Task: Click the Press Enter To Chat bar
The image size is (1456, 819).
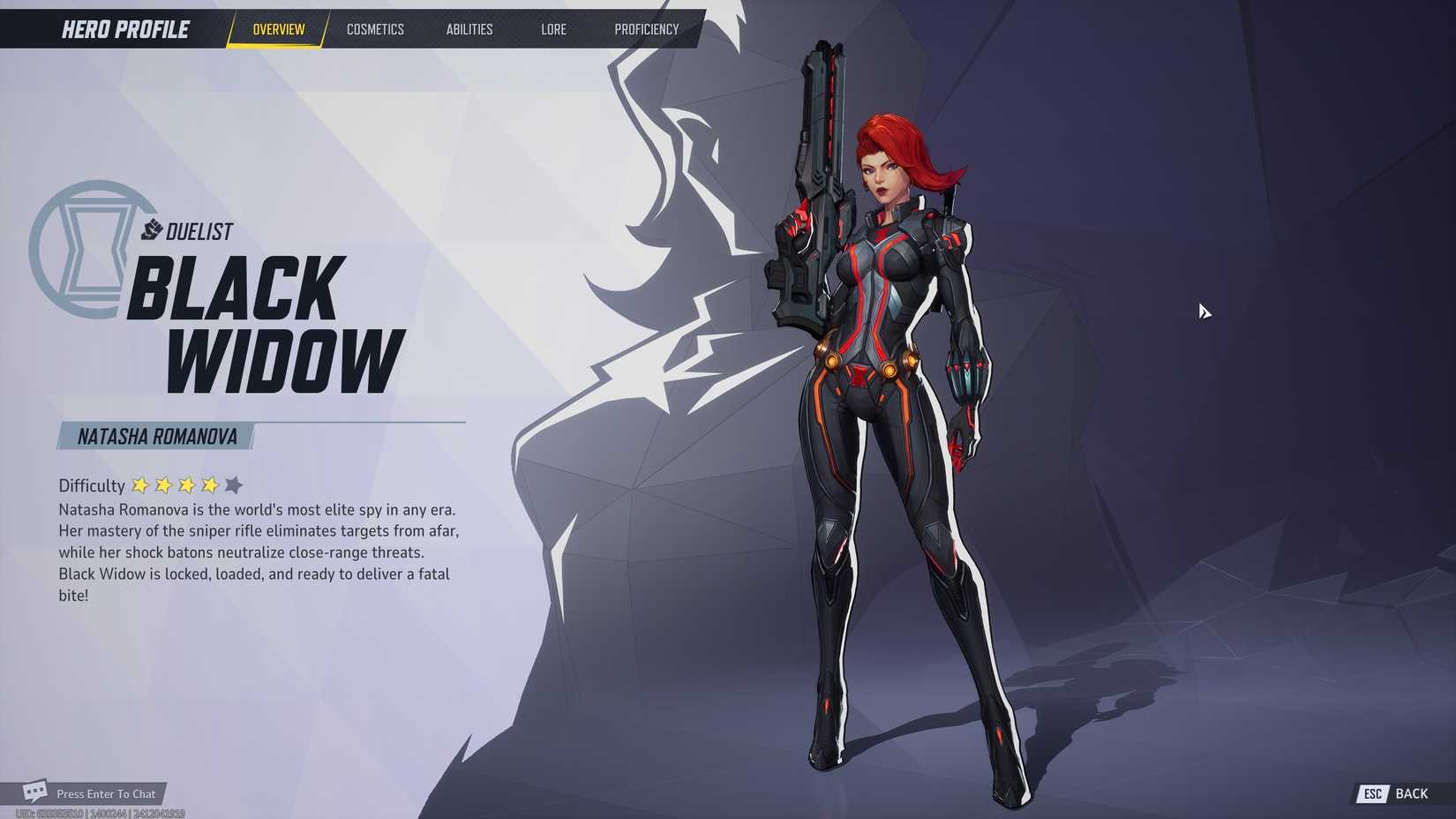Action: pyautogui.click(x=105, y=793)
